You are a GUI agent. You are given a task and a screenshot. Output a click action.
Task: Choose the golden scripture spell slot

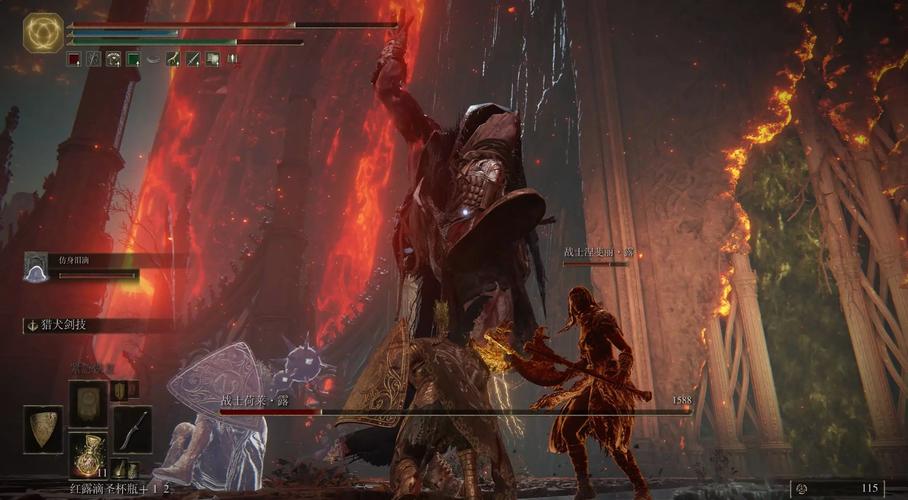87,401
